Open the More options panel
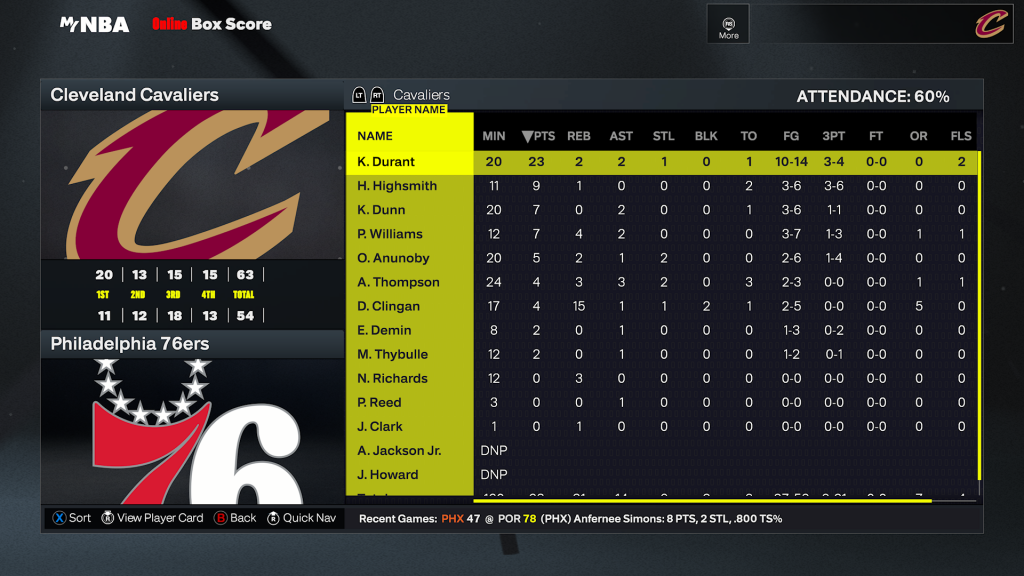This screenshot has height=576, width=1024. pyautogui.click(x=728, y=24)
